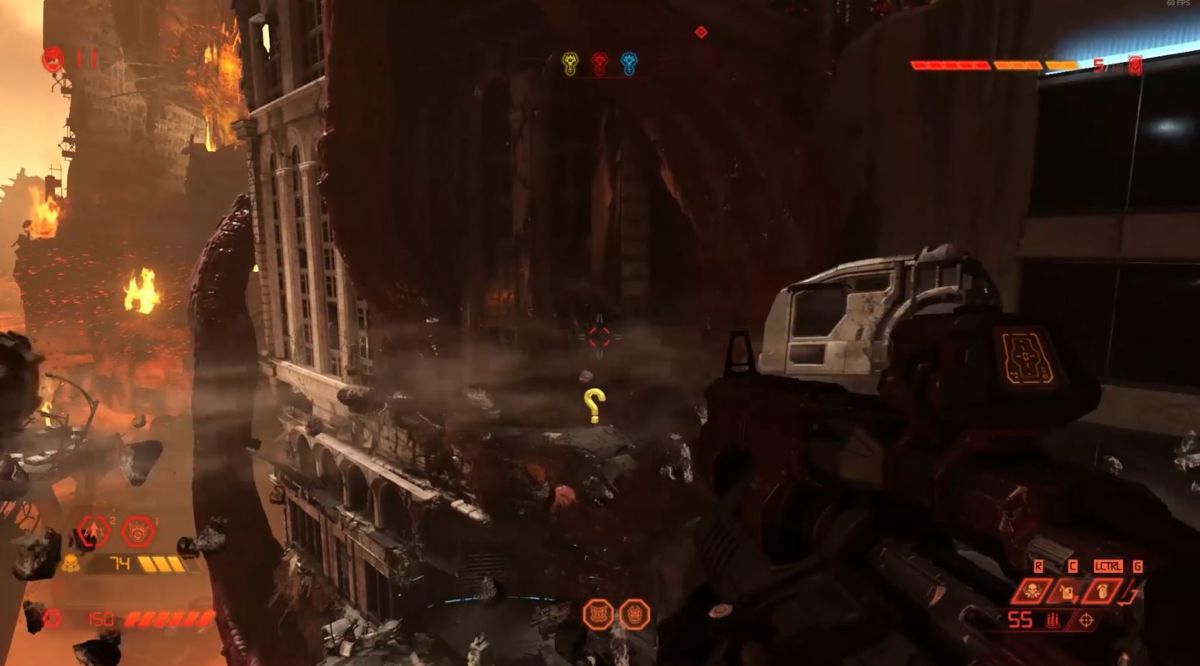The height and width of the screenshot is (666, 1200).
Task: Select the right rune icon at bottom center
Action: (x=634, y=614)
